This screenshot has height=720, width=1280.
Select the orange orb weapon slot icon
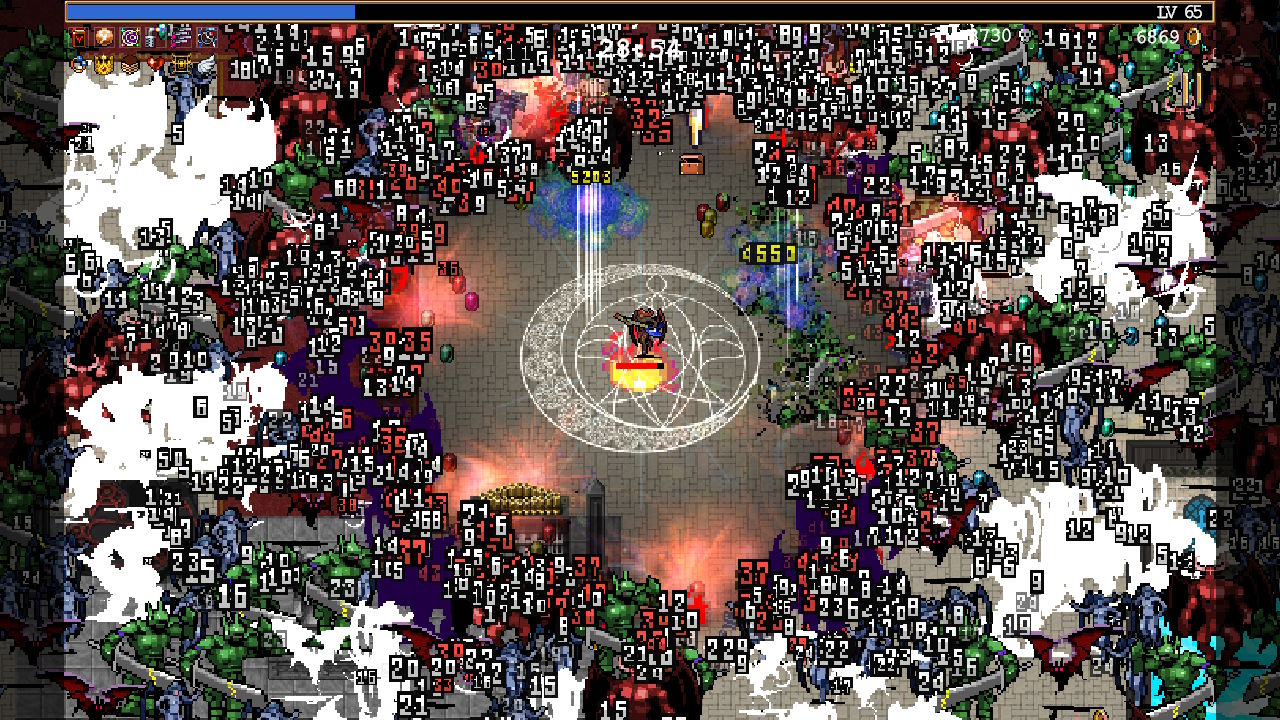[104, 38]
